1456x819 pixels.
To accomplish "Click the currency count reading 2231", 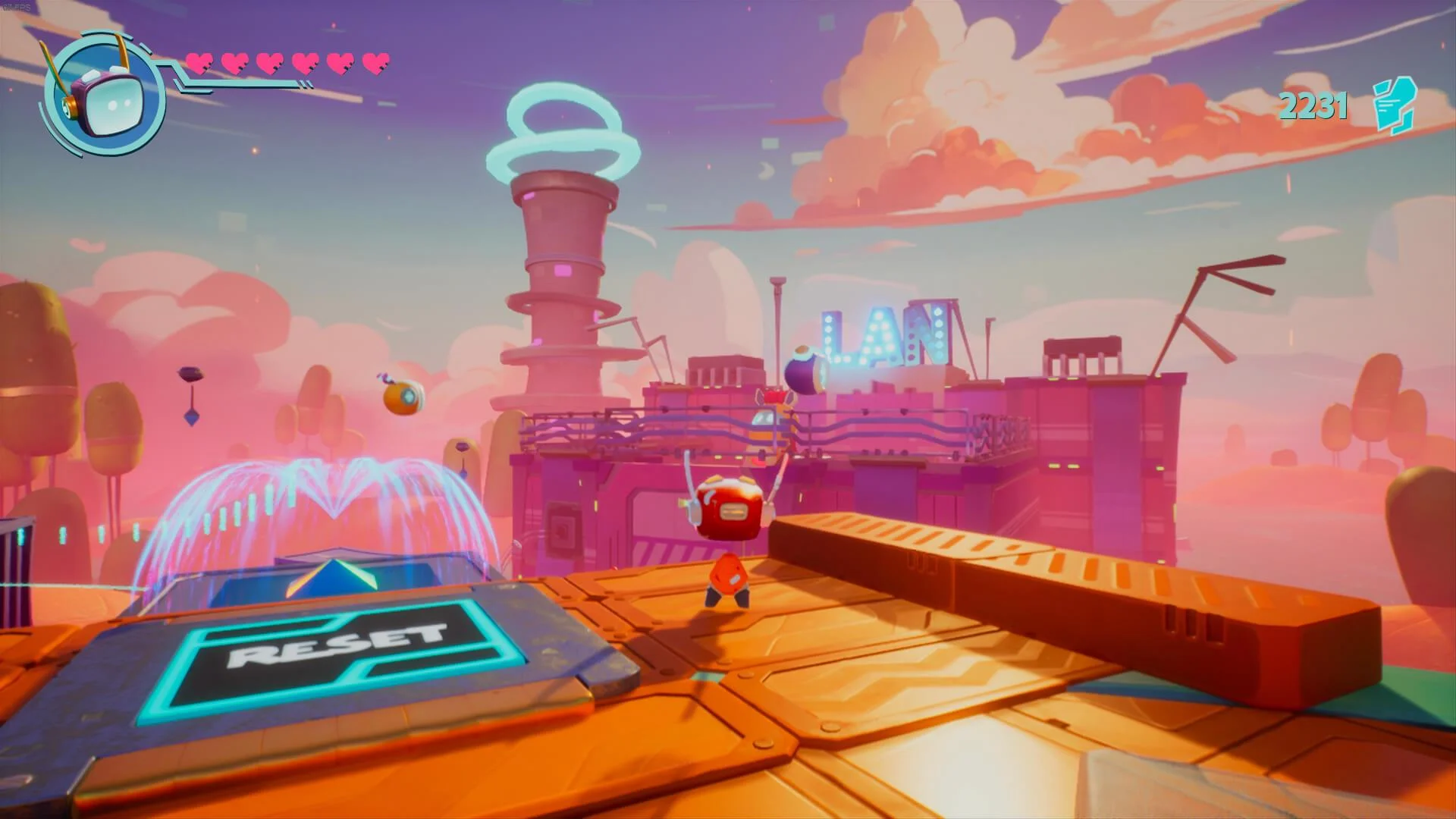I will (x=1313, y=106).
